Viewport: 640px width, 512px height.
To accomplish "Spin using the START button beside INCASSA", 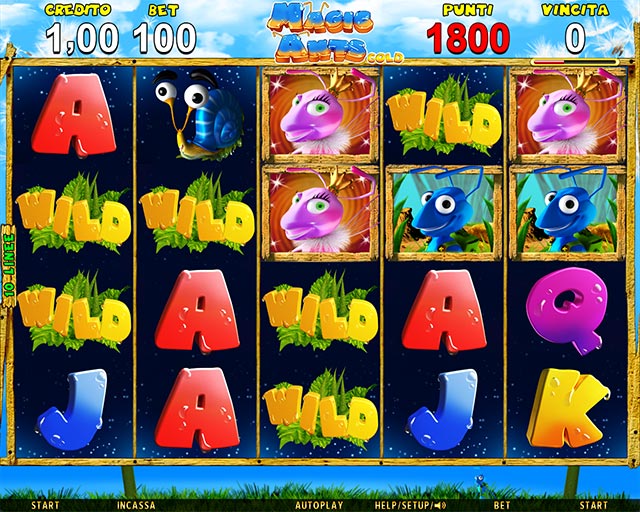I will (45, 505).
